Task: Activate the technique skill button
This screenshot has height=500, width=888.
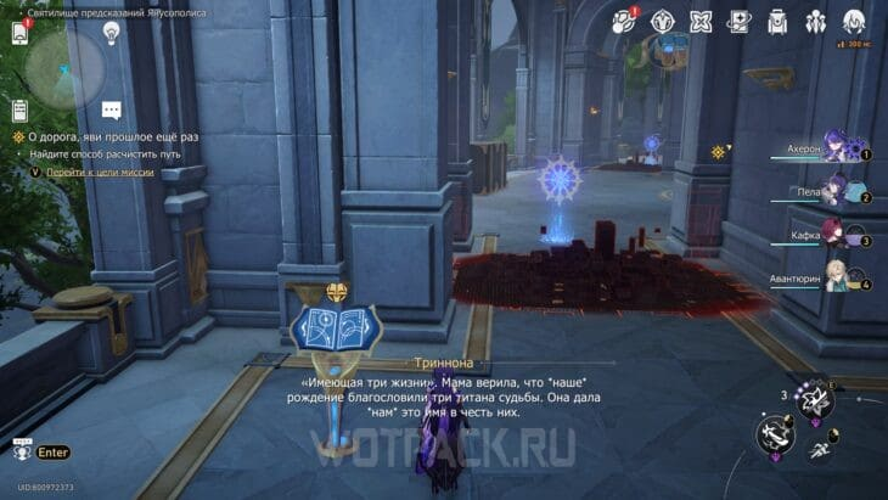Action: pos(813,398)
